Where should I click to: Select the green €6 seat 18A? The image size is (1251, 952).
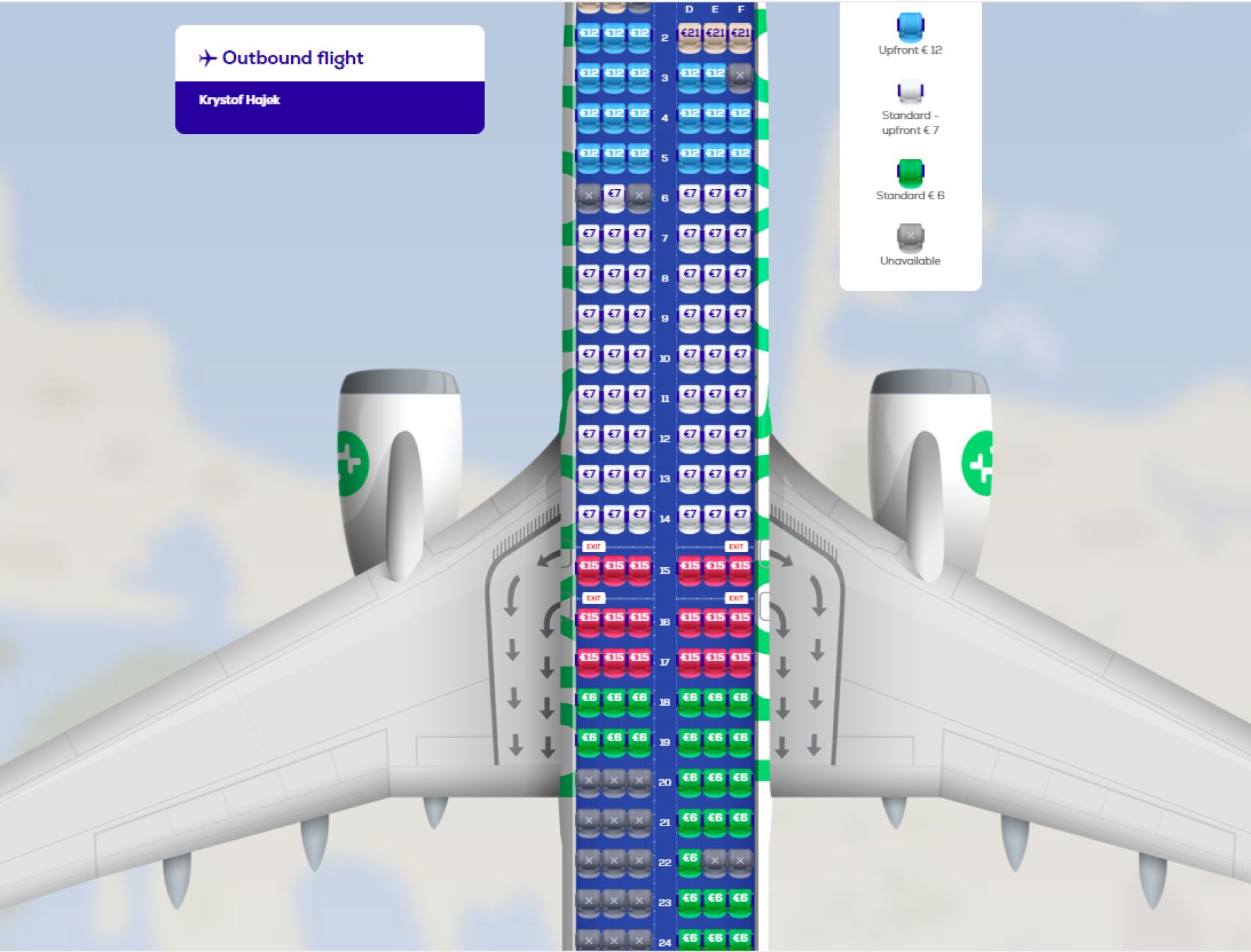click(x=589, y=697)
